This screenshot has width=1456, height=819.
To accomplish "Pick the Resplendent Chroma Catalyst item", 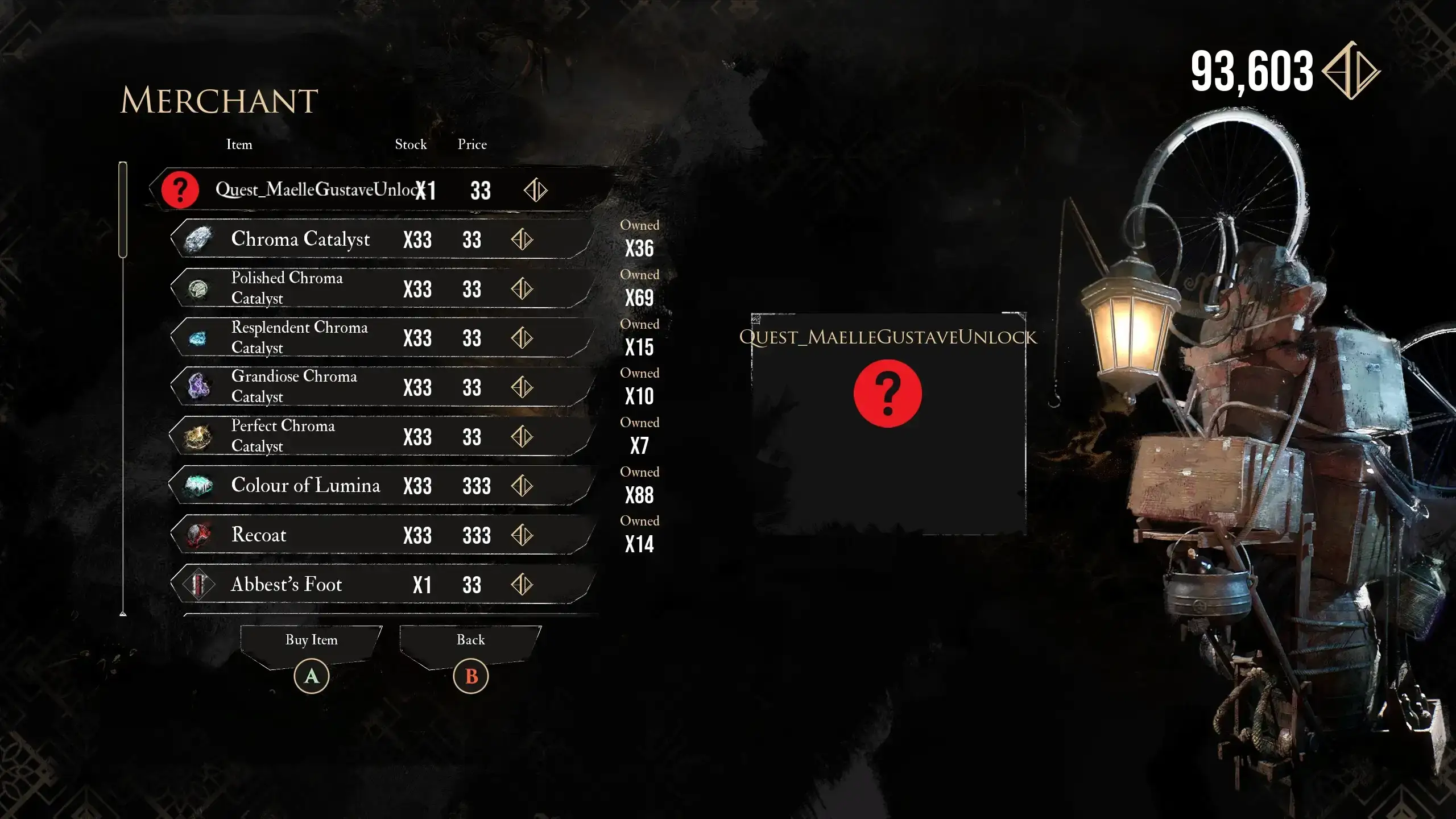I will pos(381,338).
